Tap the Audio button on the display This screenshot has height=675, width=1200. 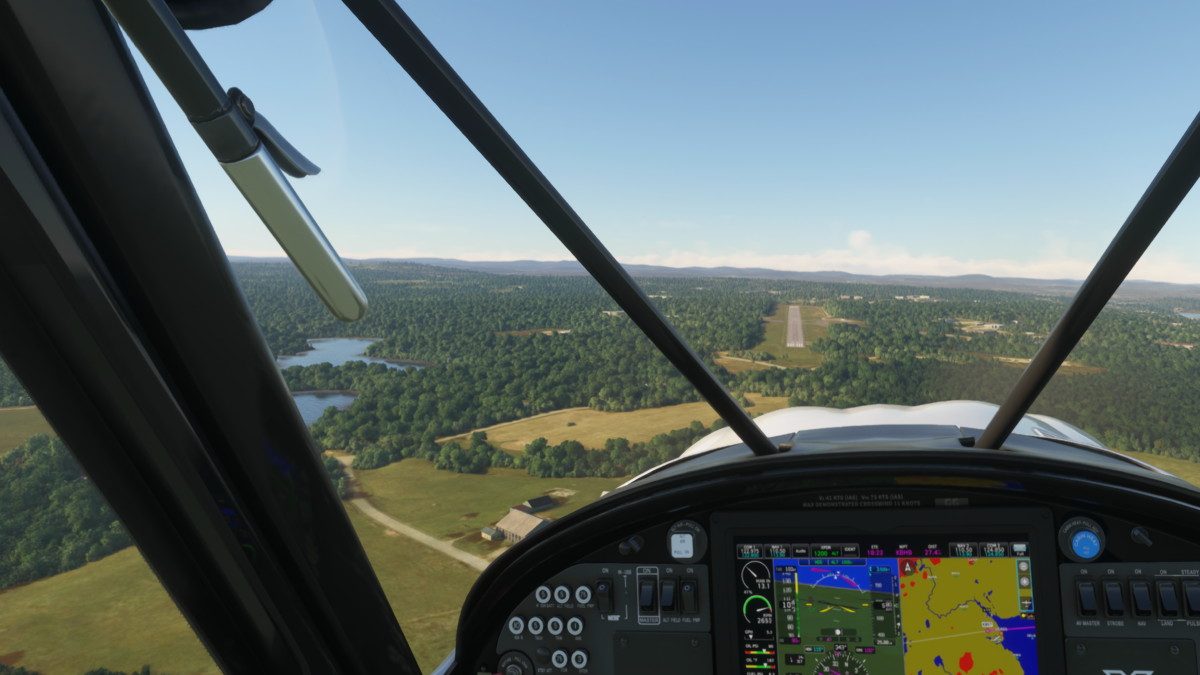tap(800, 550)
